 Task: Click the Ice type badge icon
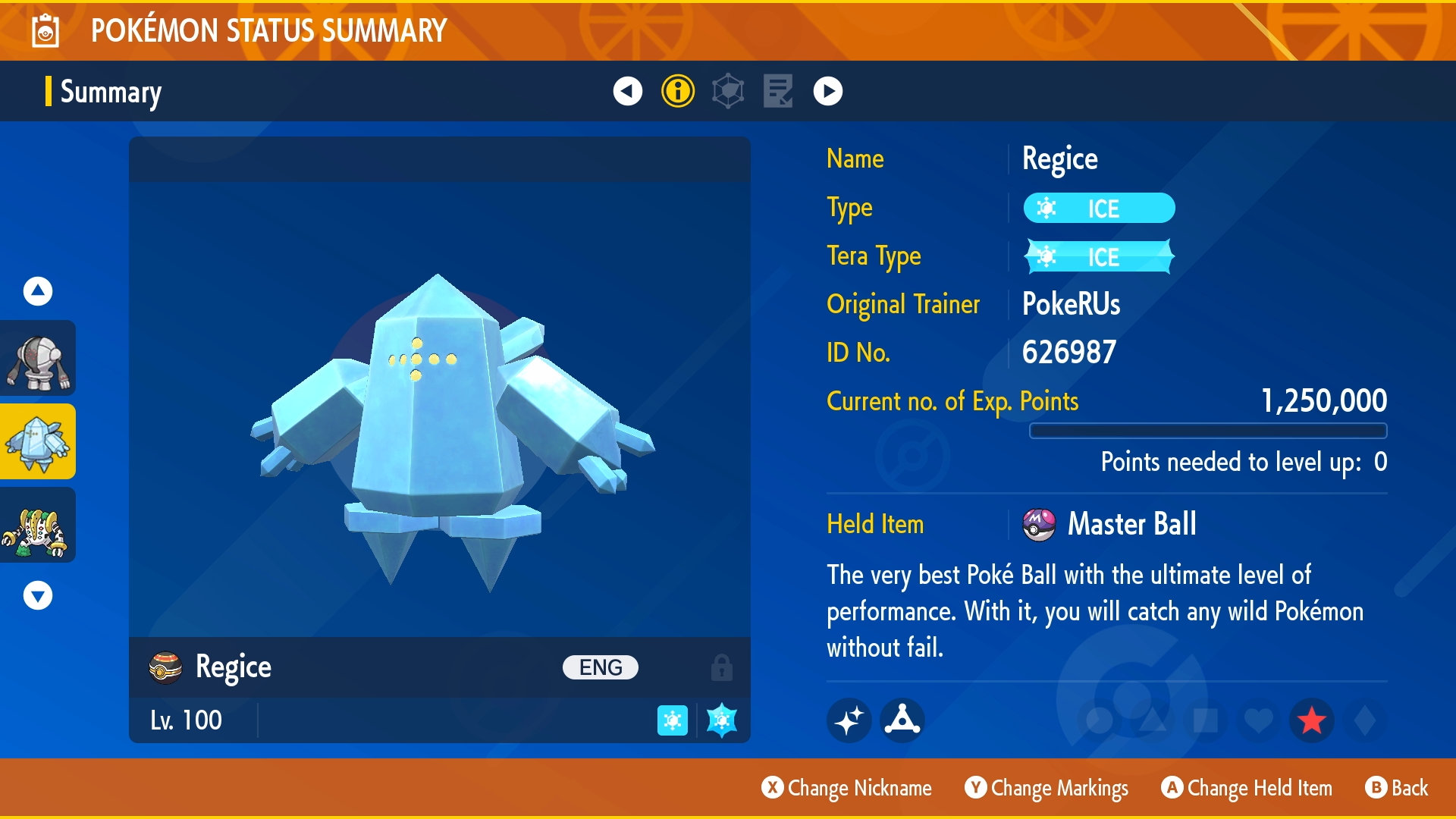point(1099,208)
